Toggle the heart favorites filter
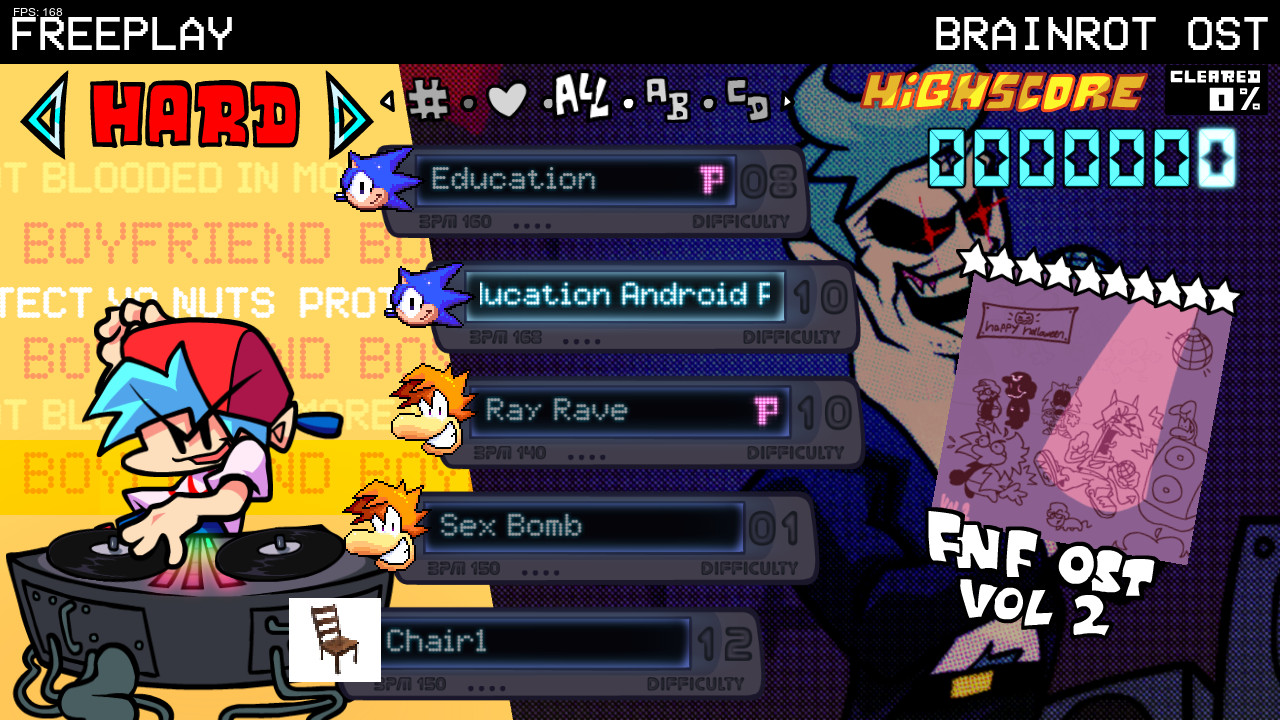The height and width of the screenshot is (720, 1280). pyautogui.click(x=505, y=101)
